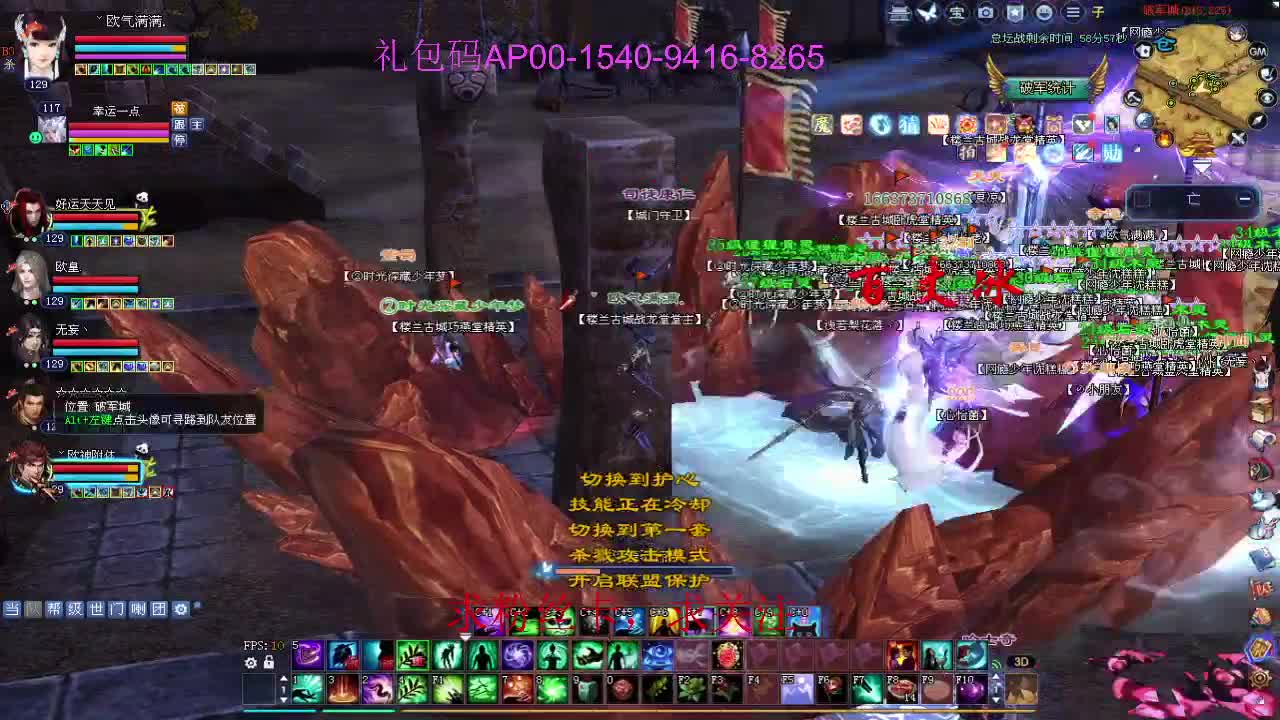The image size is (1280, 720).
Task: Click the shield badge icon in top toolbar
Action: (1016, 12)
